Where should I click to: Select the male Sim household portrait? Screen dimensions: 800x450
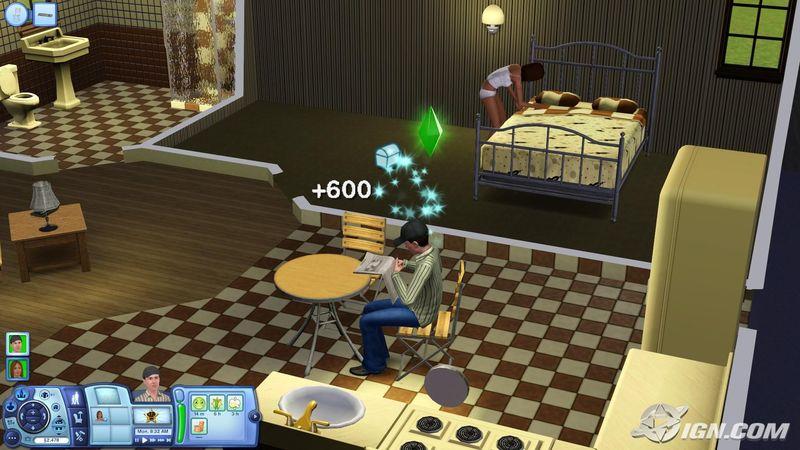[17, 343]
